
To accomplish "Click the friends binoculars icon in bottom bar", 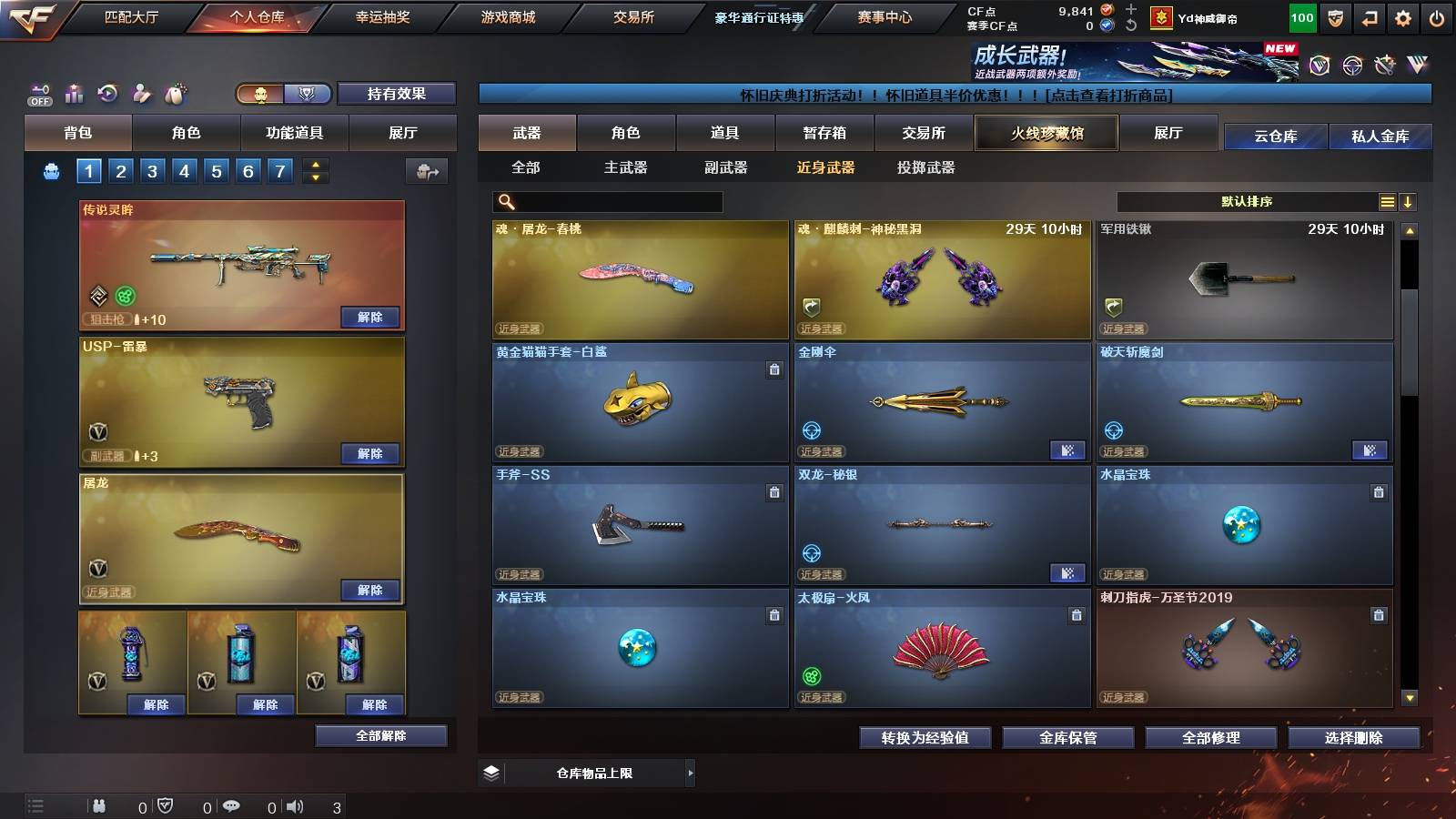I will 98,805.
